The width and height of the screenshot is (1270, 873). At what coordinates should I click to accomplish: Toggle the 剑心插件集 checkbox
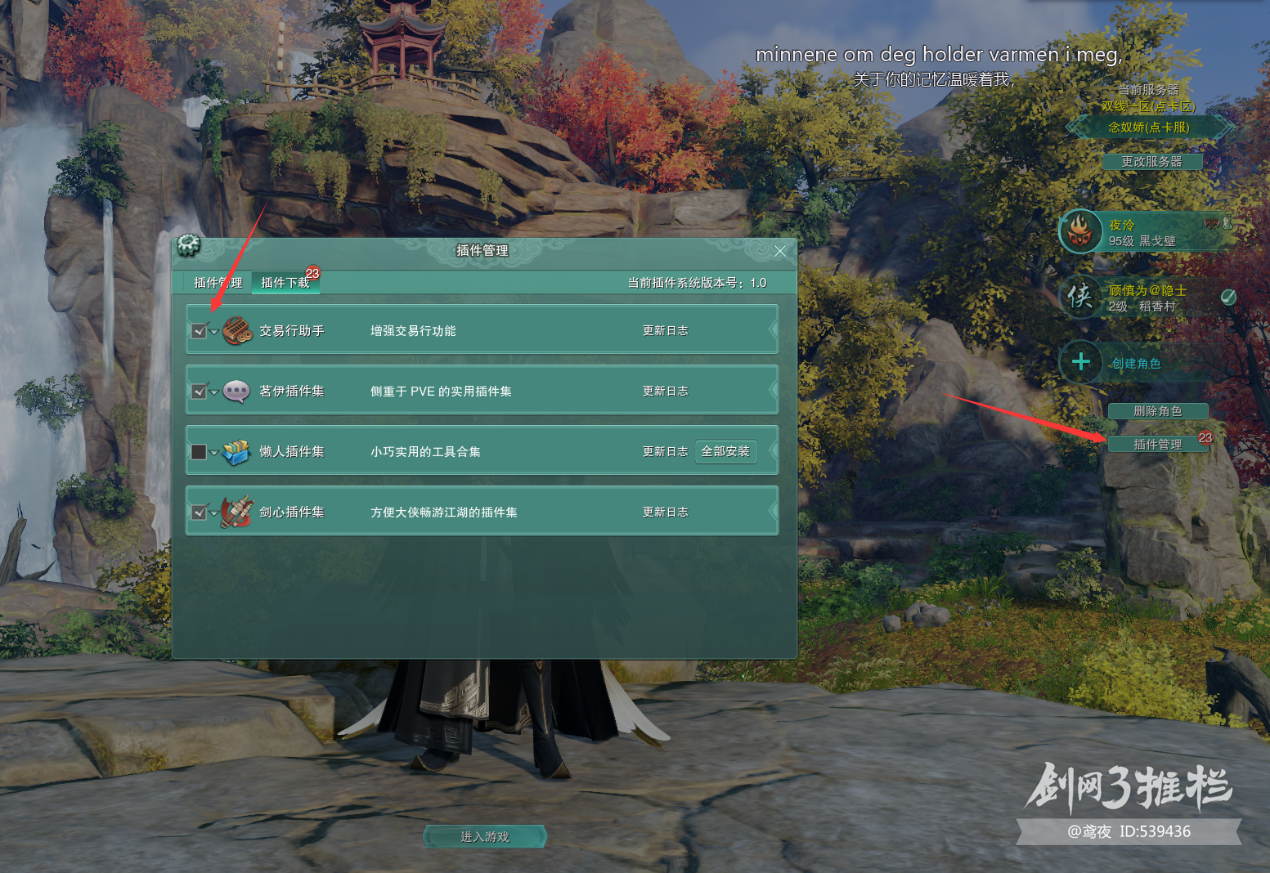click(199, 512)
